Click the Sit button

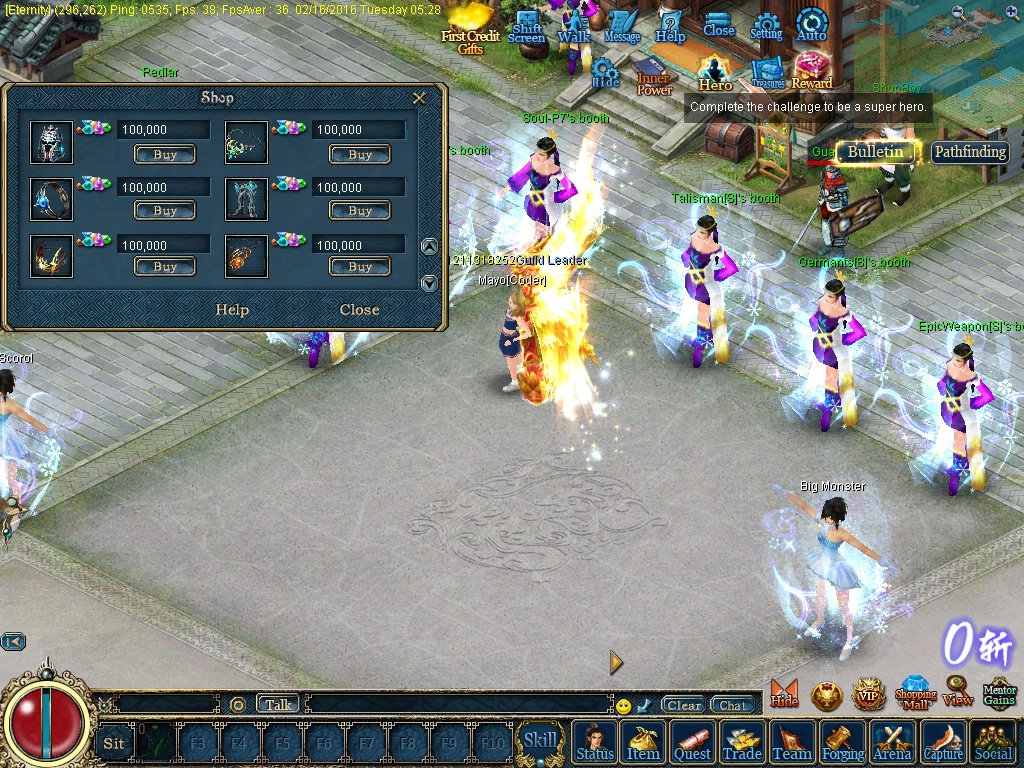[x=114, y=743]
